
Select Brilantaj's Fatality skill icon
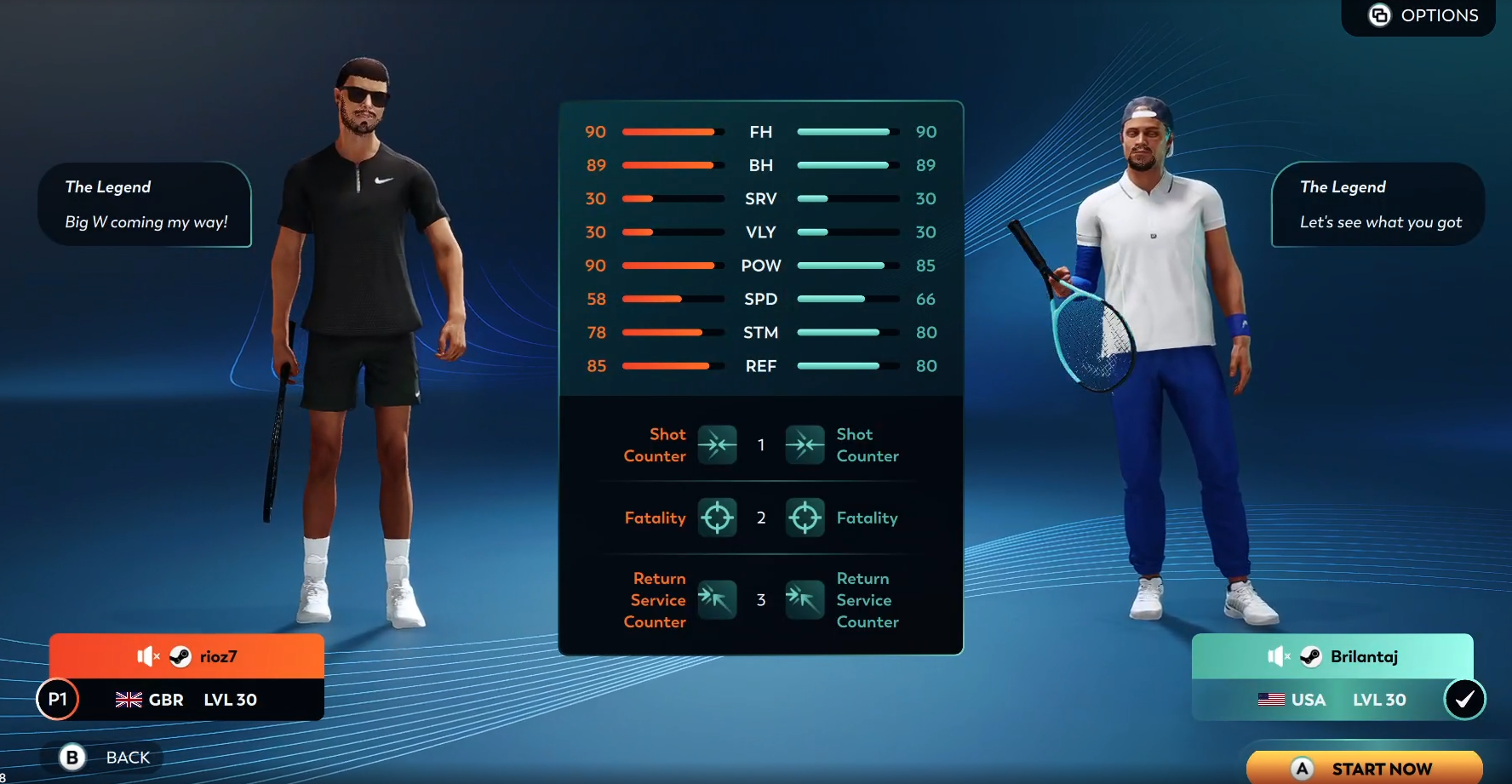805,517
